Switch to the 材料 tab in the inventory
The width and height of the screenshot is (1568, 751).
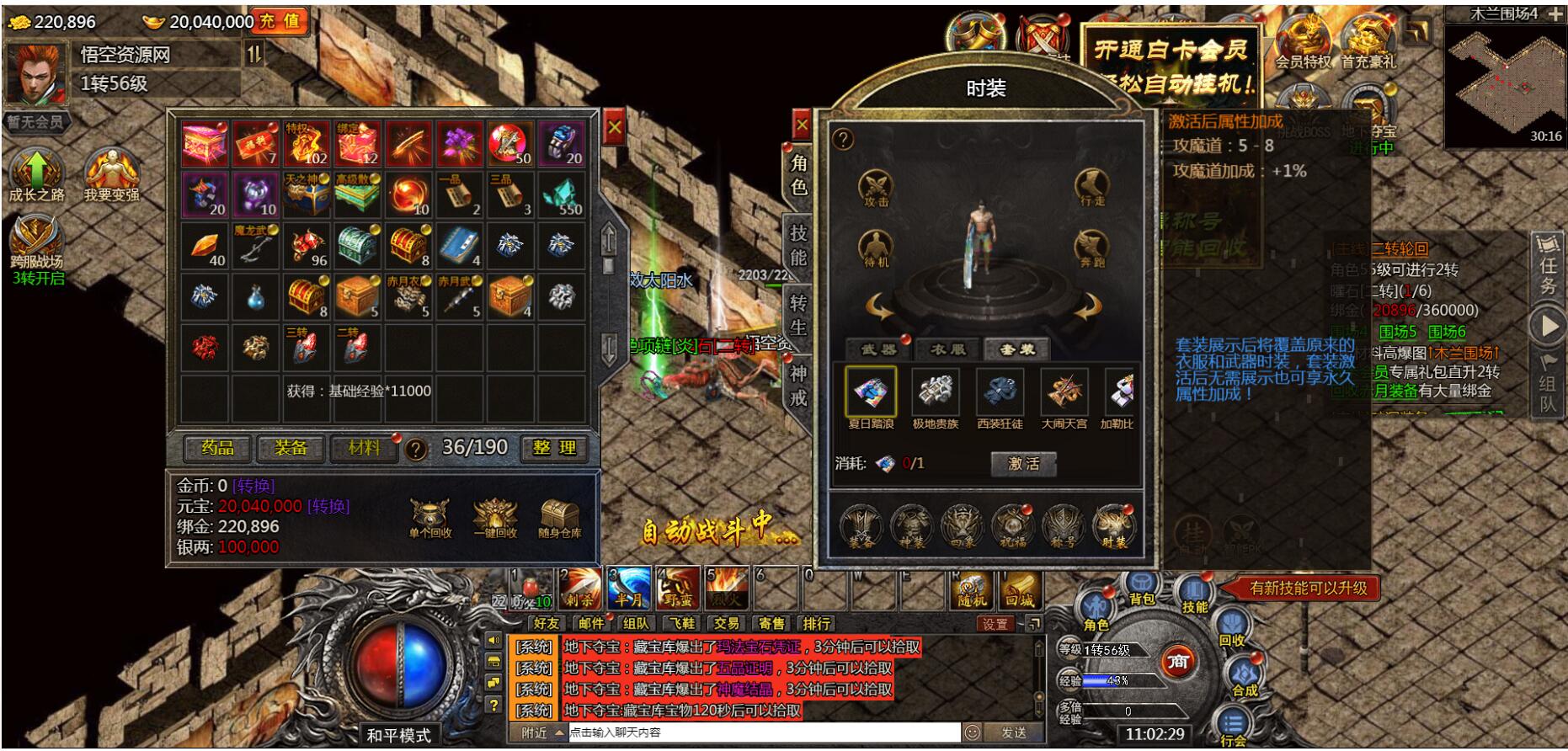pos(365,448)
